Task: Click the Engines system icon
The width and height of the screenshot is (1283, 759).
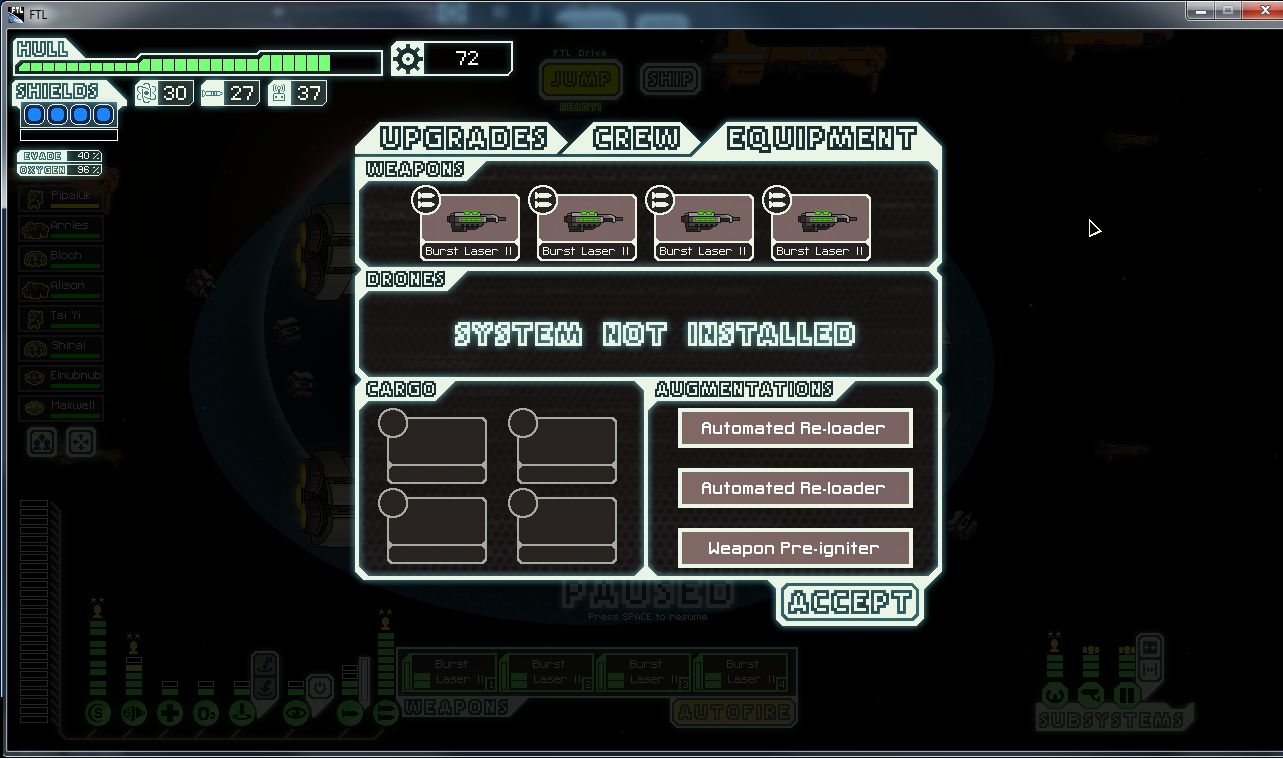Action: click(134, 713)
